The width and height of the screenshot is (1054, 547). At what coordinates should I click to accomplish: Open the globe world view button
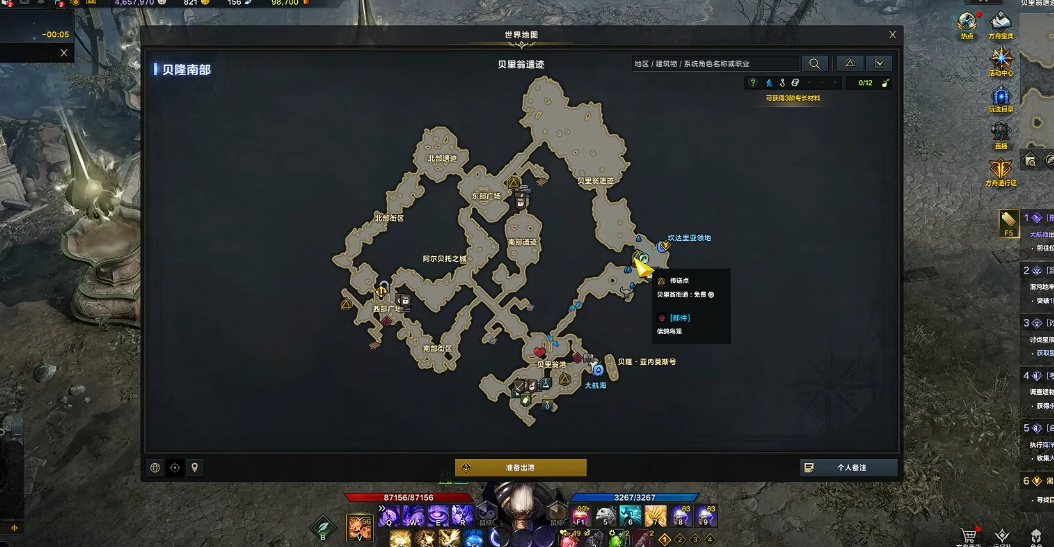pos(156,467)
